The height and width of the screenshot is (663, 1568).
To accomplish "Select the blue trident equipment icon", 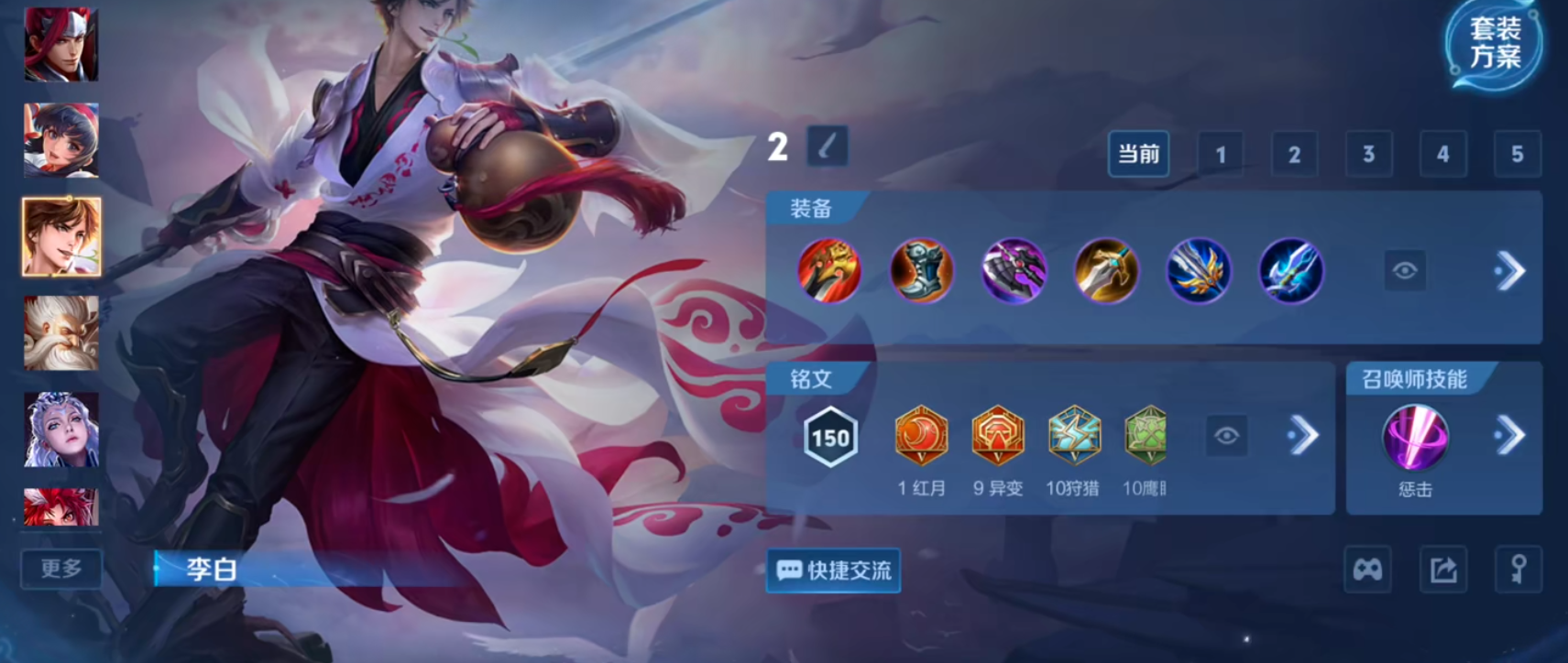I will pos(1291,271).
